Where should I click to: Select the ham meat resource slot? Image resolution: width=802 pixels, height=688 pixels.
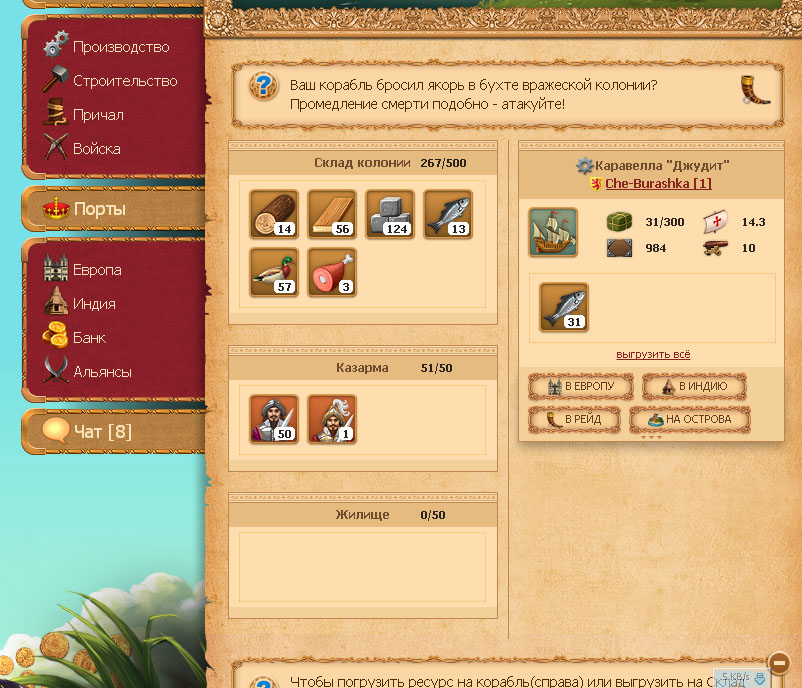(x=331, y=272)
